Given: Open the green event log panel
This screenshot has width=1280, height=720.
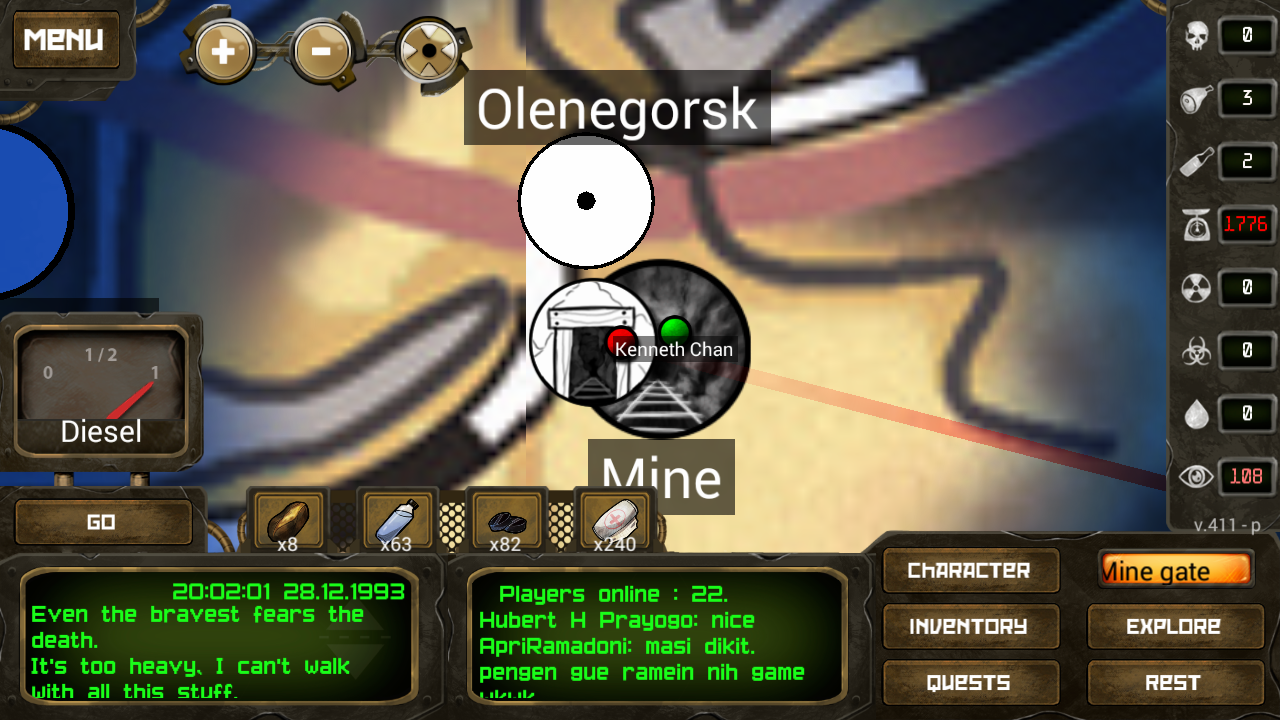Looking at the screenshot, I should pos(218,636).
